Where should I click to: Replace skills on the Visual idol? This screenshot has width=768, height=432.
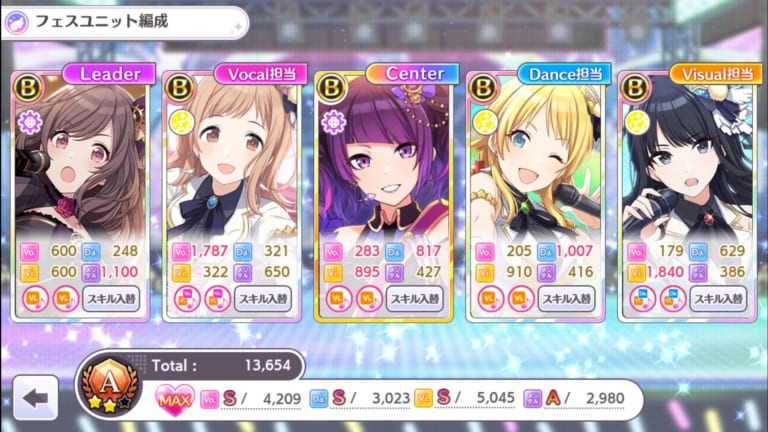[x=720, y=298]
